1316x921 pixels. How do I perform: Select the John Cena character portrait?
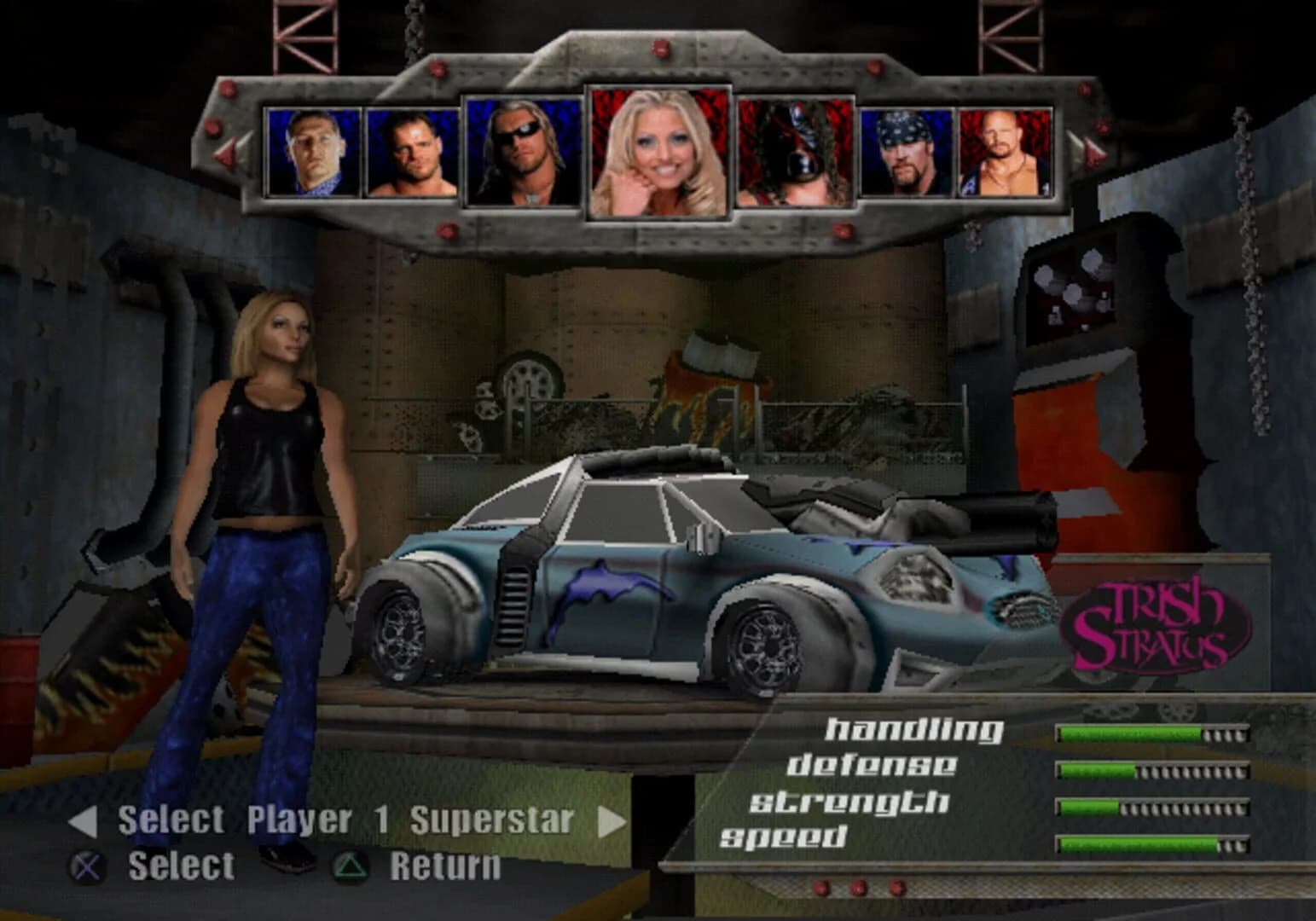(316, 153)
